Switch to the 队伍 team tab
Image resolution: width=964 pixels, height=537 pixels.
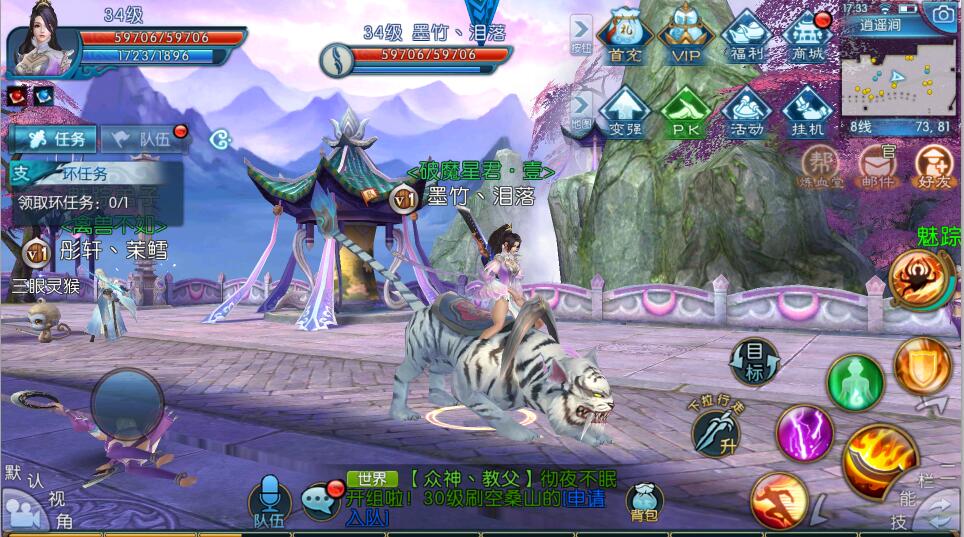click(x=143, y=140)
